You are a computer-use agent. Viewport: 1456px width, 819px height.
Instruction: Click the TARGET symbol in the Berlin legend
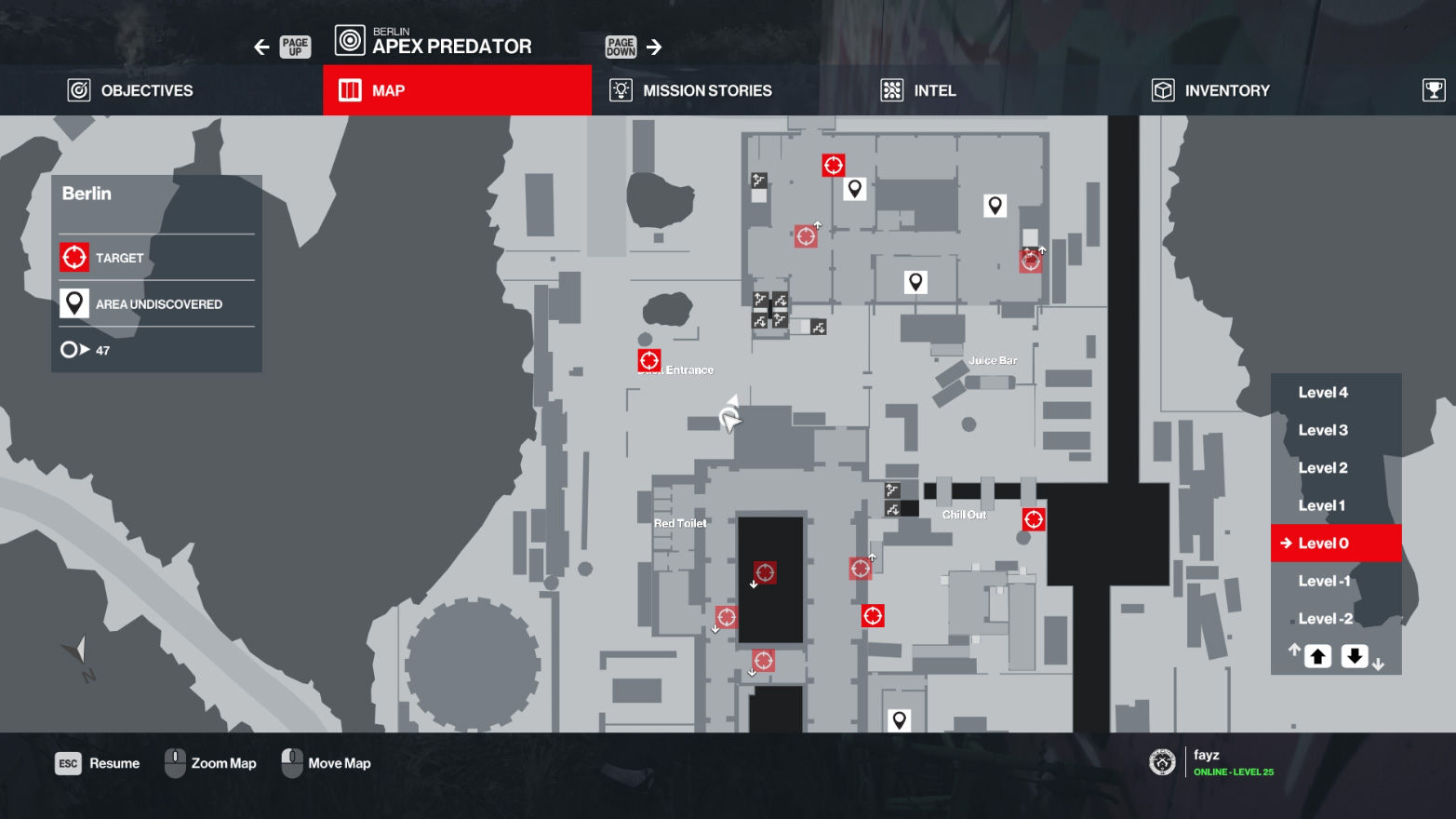pos(74,257)
